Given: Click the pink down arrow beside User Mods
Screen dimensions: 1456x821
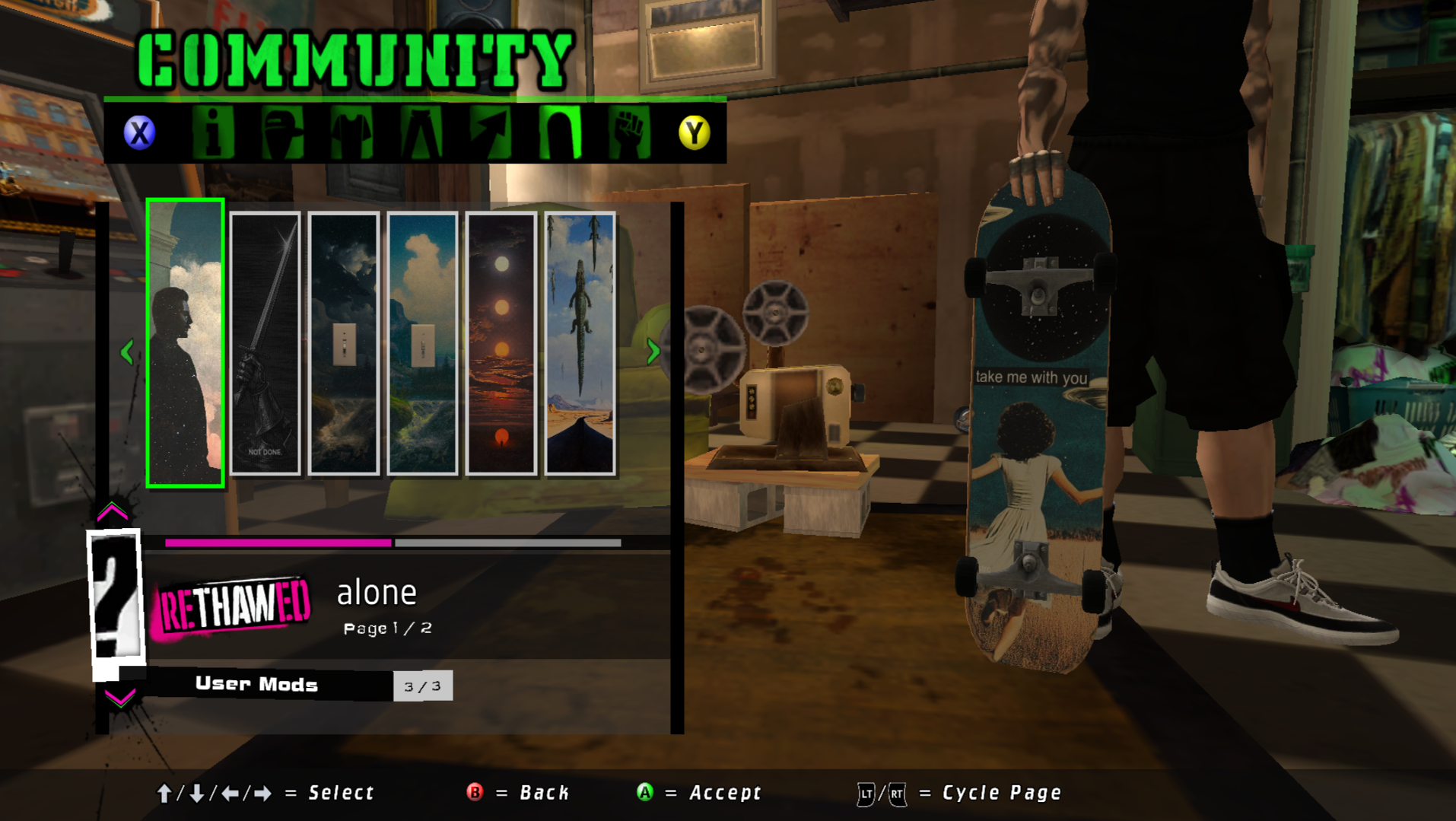Looking at the screenshot, I should pos(119,697).
